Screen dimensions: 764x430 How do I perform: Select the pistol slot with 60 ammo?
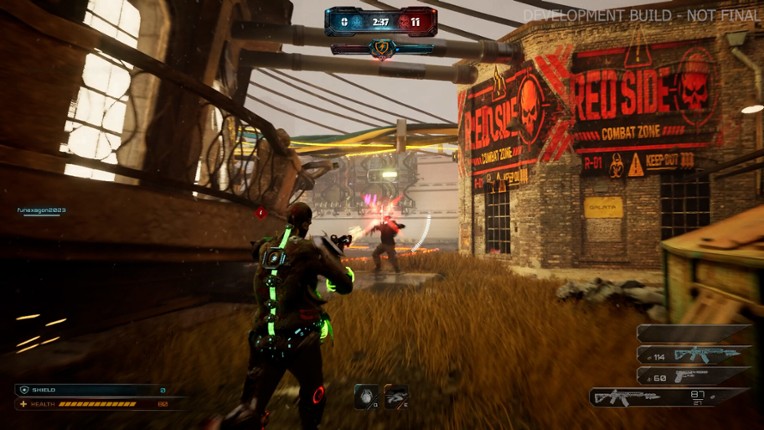point(693,376)
